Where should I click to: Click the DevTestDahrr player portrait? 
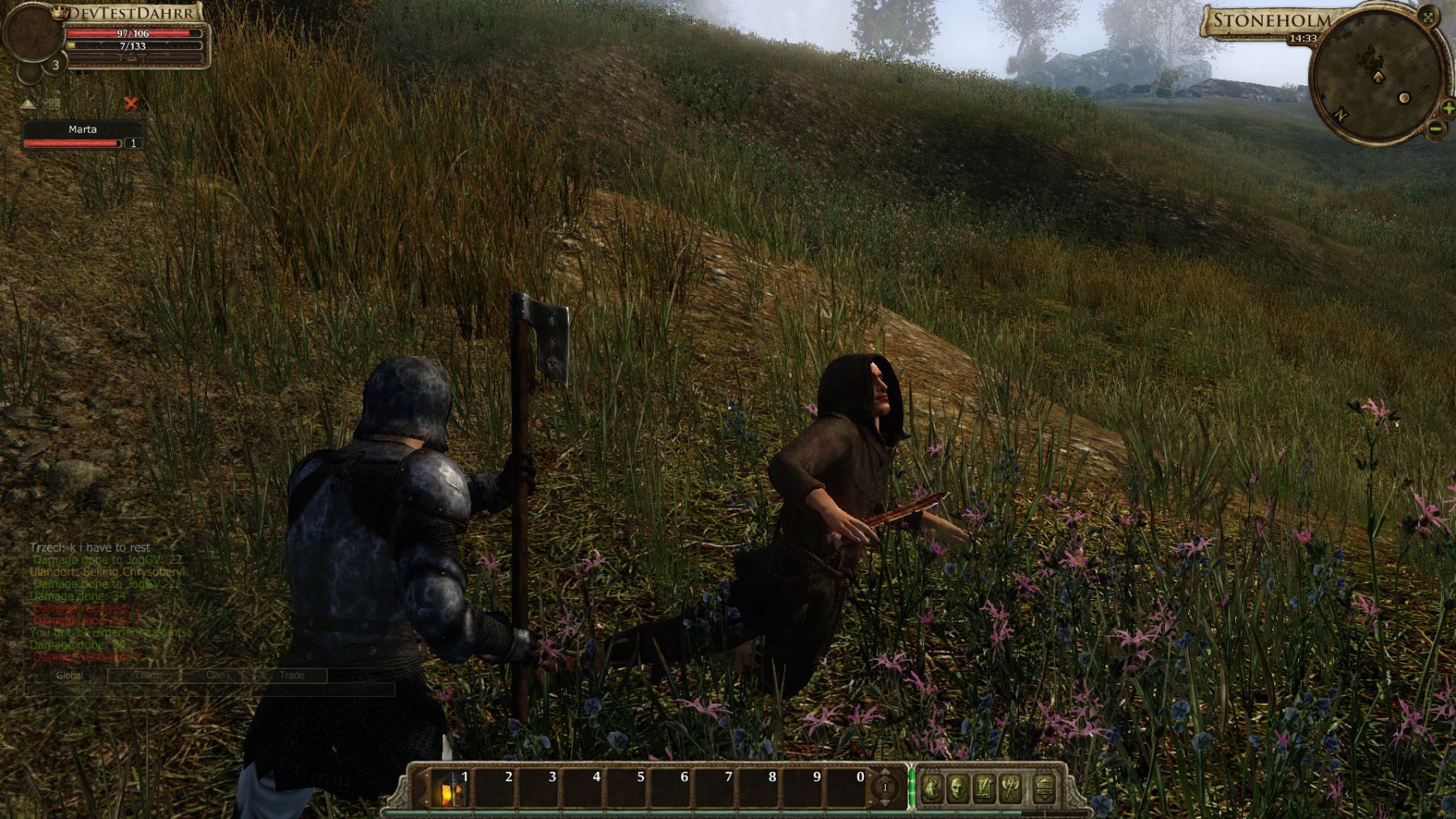32,34
